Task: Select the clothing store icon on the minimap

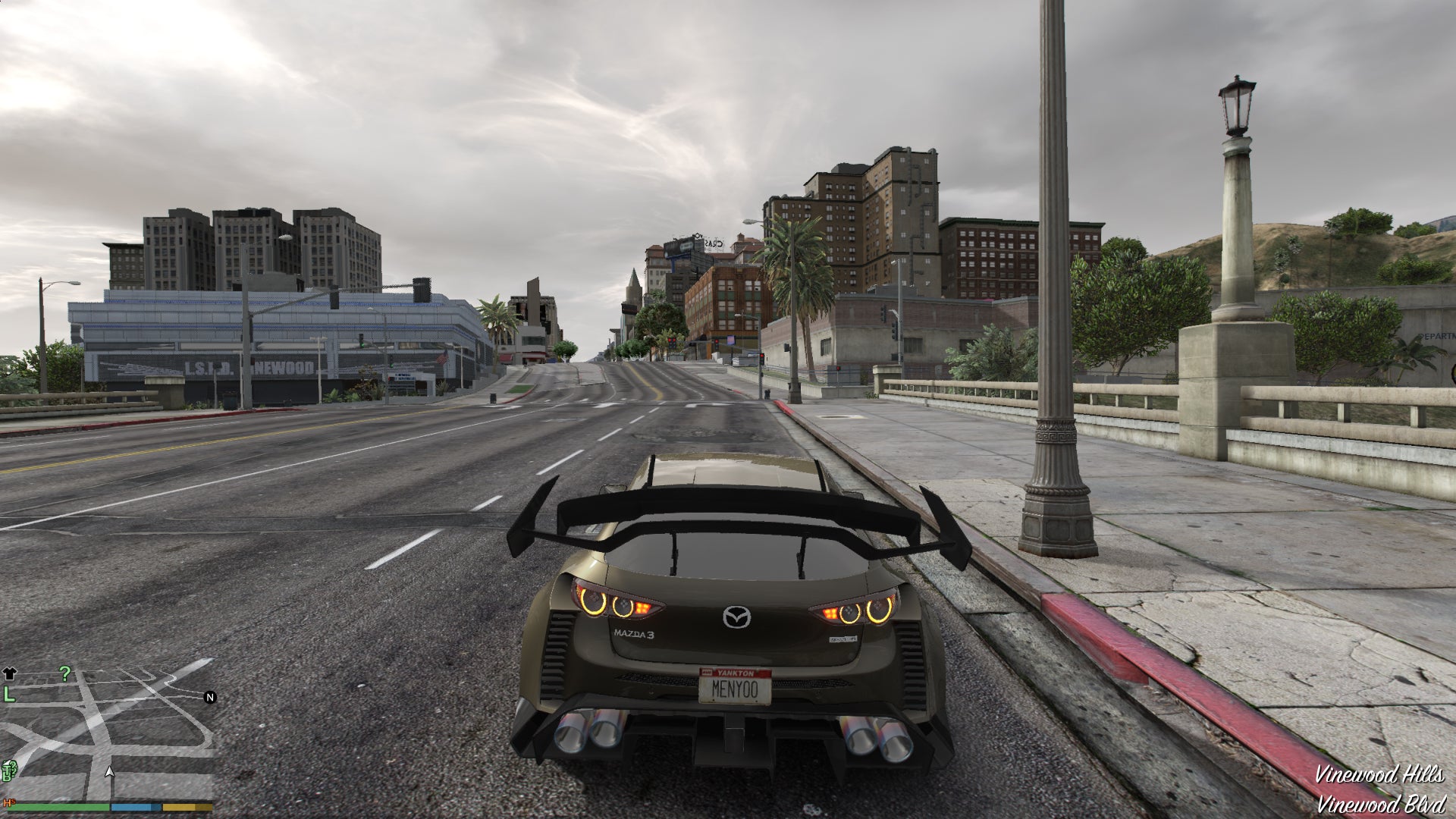Action: pos(10,673)
